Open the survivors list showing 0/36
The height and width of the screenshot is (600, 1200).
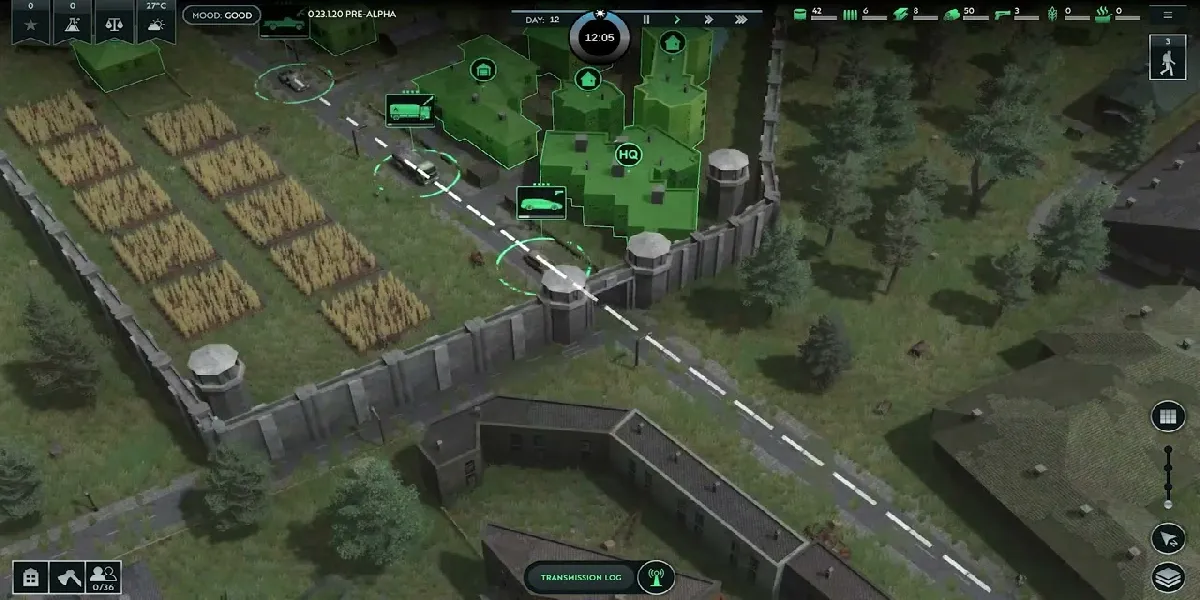pos(102,578)
